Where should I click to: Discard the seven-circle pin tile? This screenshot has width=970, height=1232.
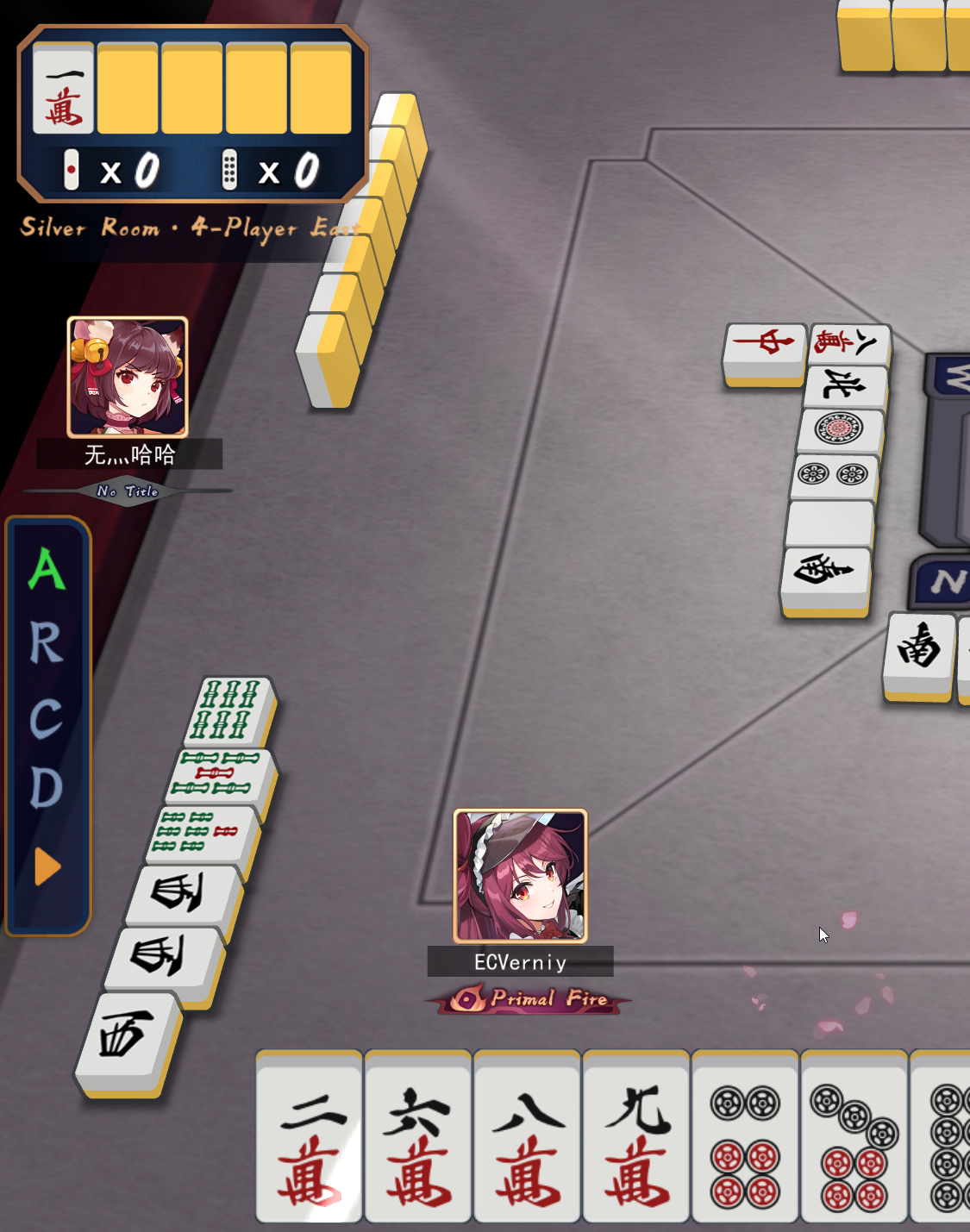click(x=854, y=1138)
